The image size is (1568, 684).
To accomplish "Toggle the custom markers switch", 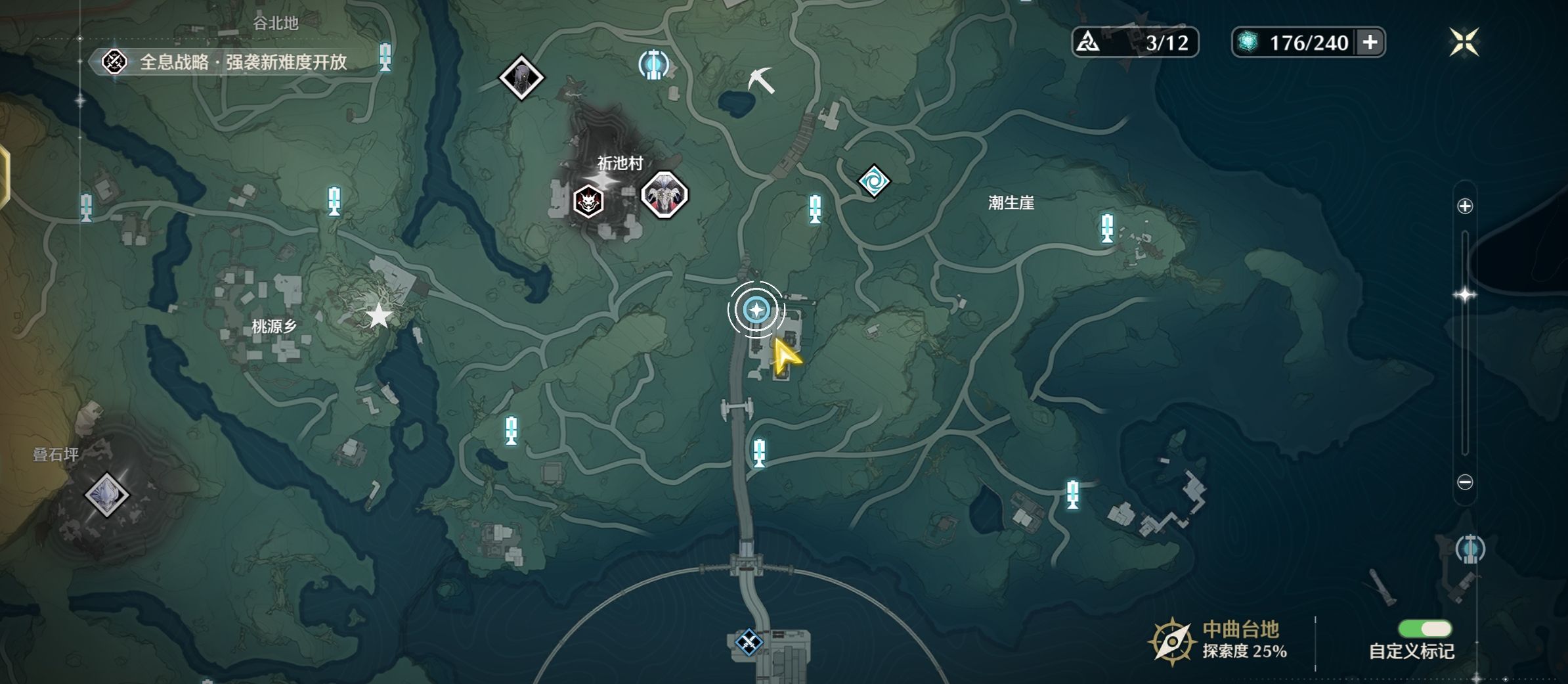I will 1425,629.
